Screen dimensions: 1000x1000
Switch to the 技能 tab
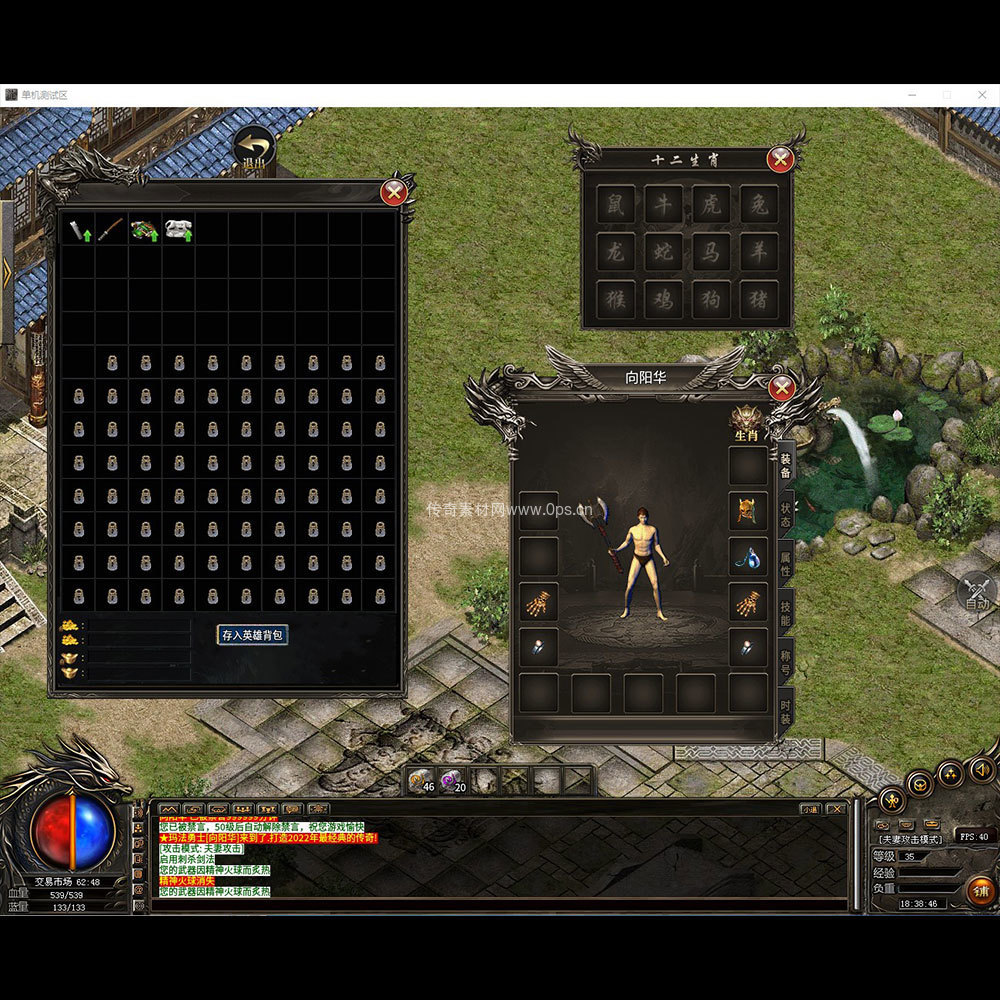pos(786,614)
